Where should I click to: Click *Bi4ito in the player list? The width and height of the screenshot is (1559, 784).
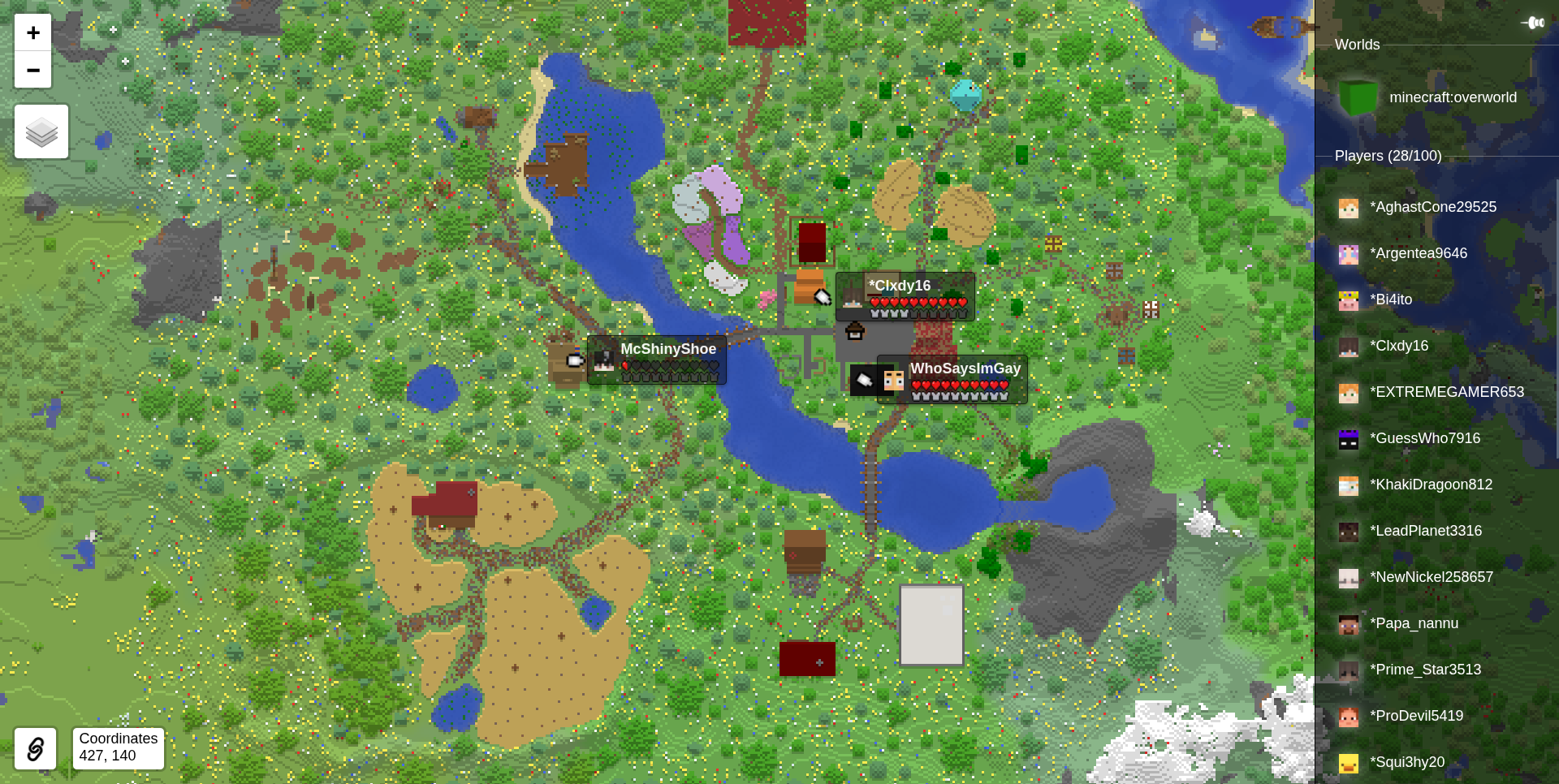click(x=1393, y=299)
